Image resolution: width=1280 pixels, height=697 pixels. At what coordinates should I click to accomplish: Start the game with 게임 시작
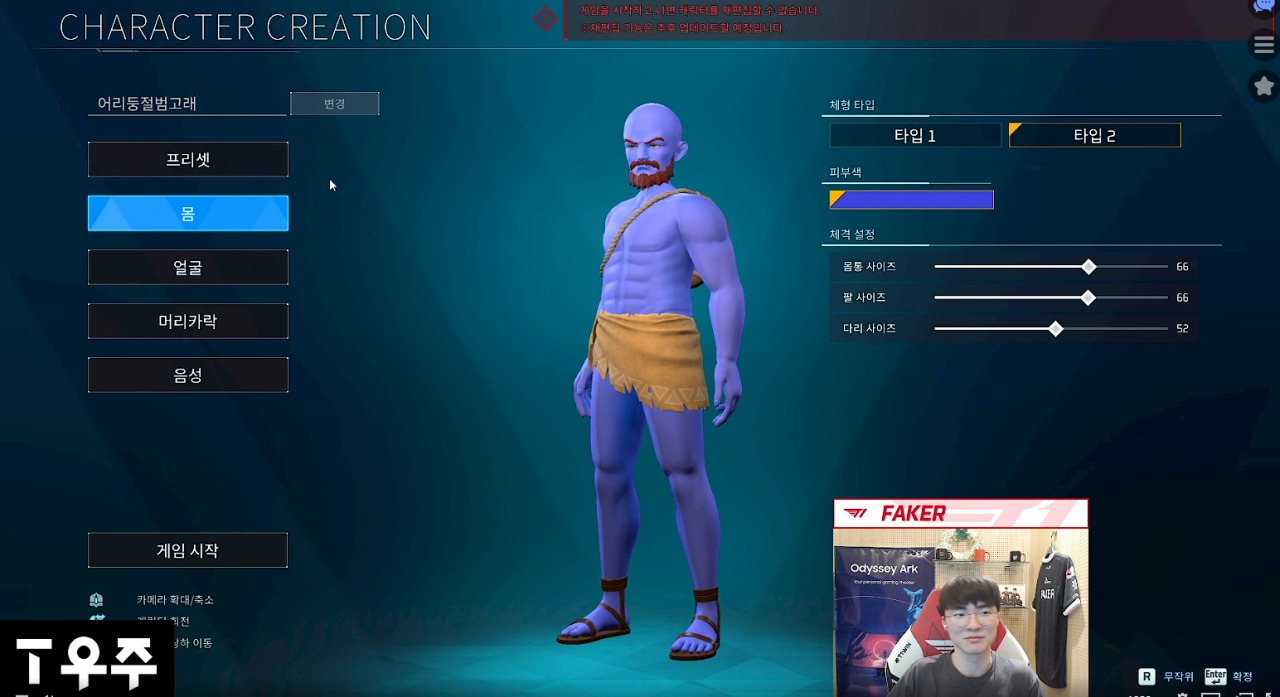click(188, 551)
